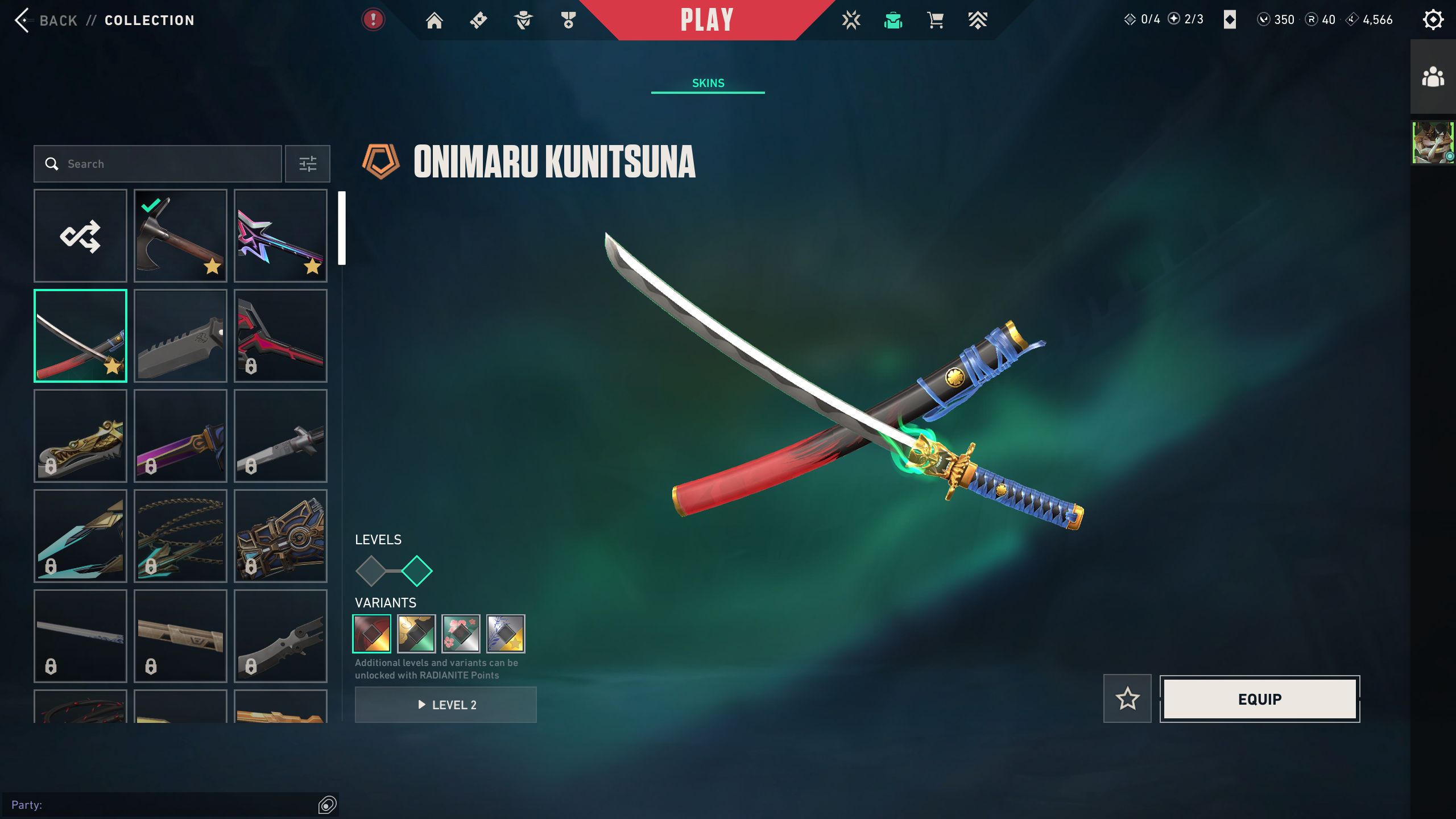Select the random shuffle skin tile
Screen dimensions: 1456x819
click(80, 235)
